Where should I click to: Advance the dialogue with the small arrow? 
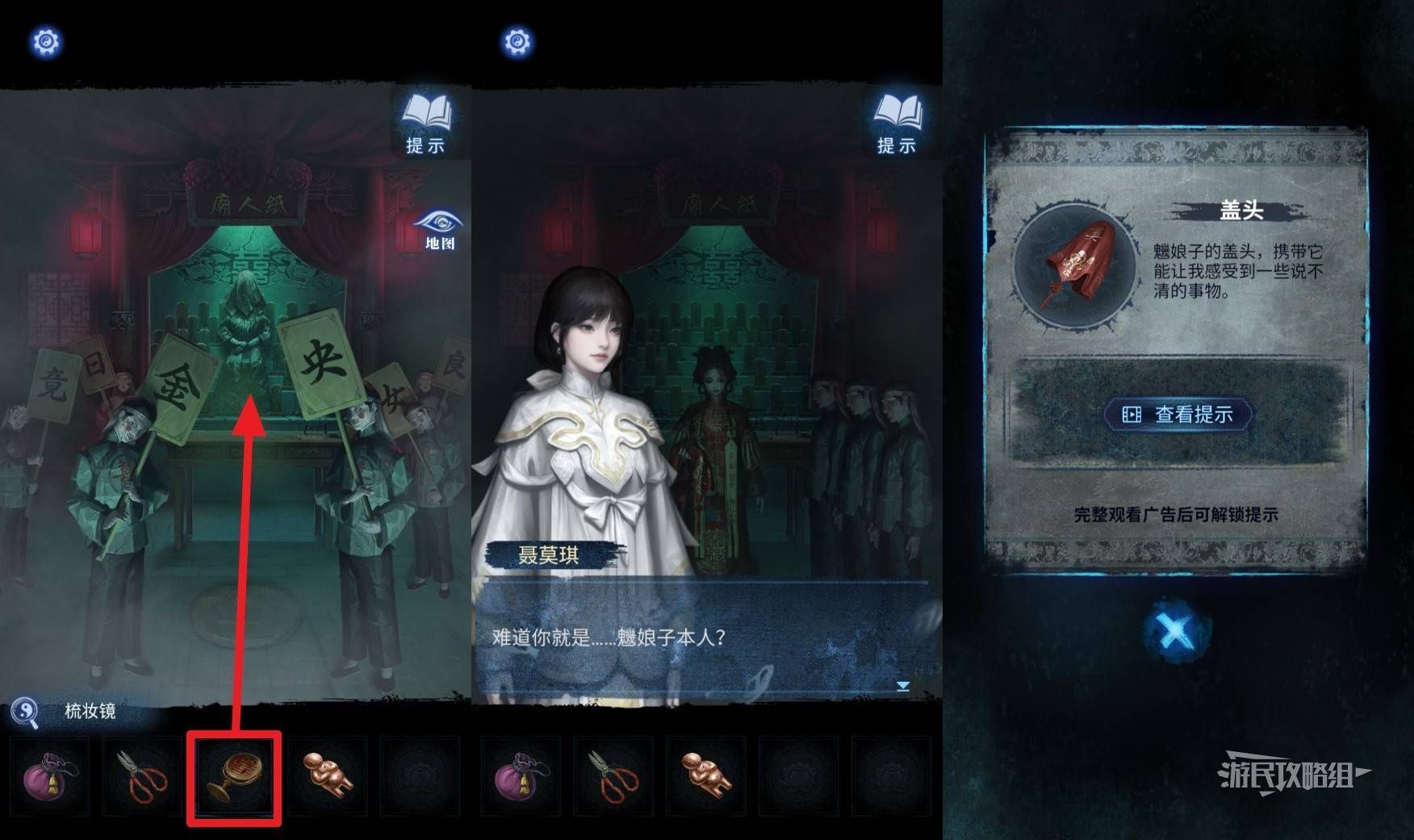click(x=903, y=686)
